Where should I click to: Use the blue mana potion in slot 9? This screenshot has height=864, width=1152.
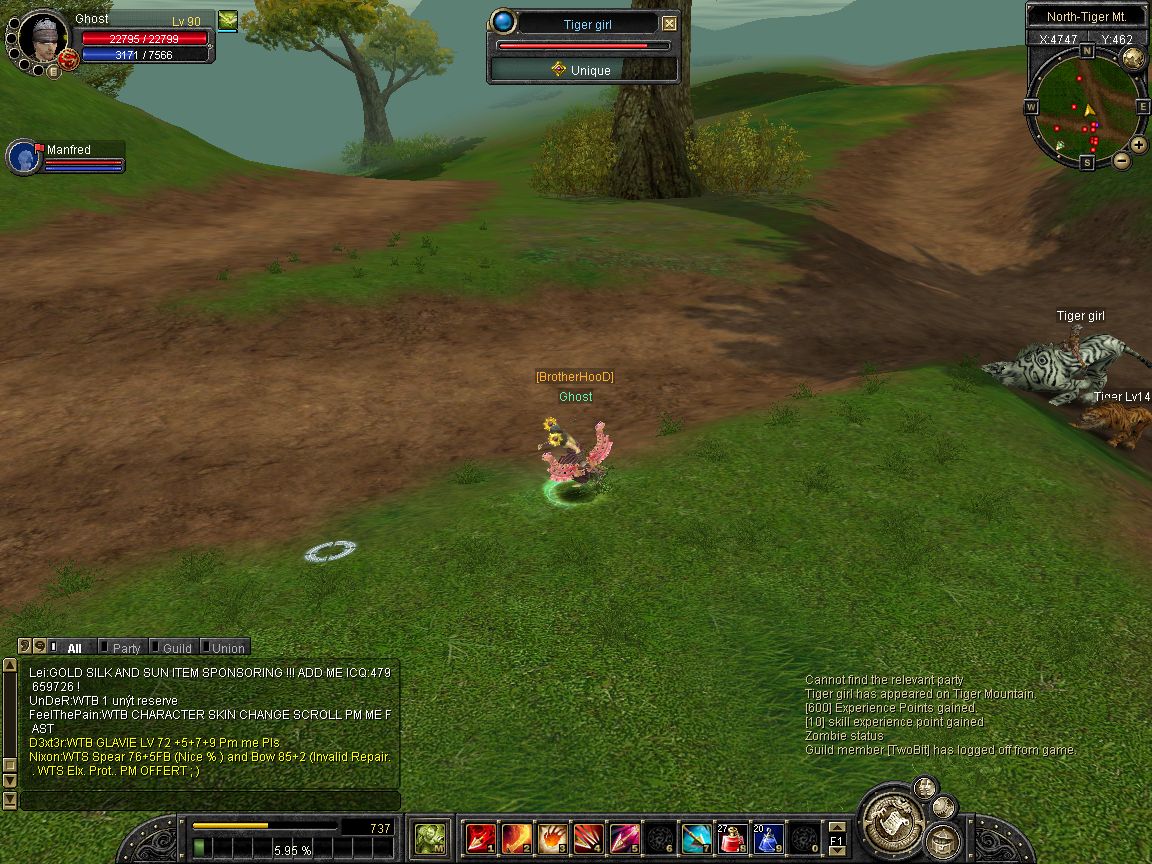[768, 838]
